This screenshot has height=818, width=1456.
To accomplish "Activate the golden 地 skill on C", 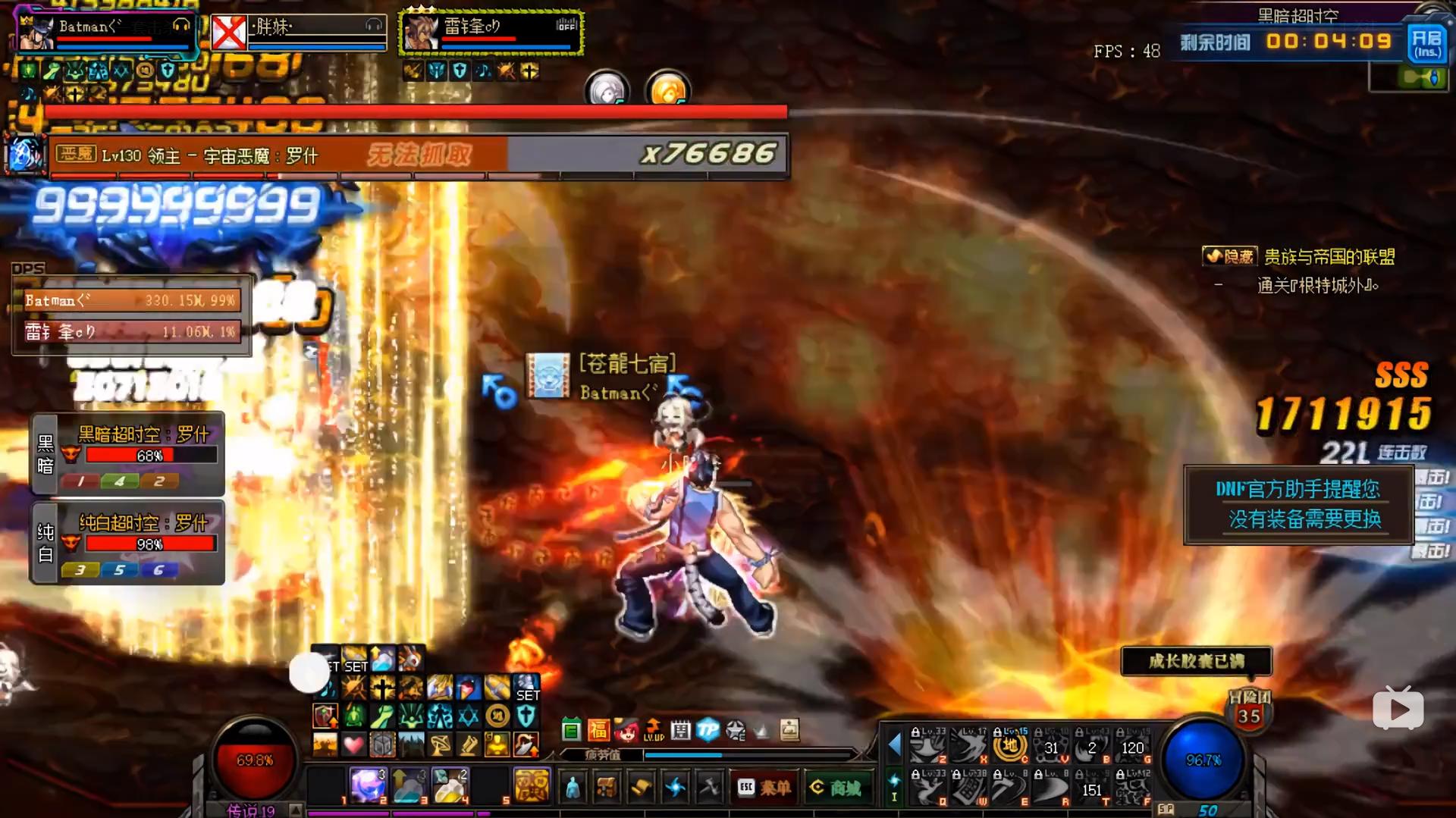I will 1010,747.
